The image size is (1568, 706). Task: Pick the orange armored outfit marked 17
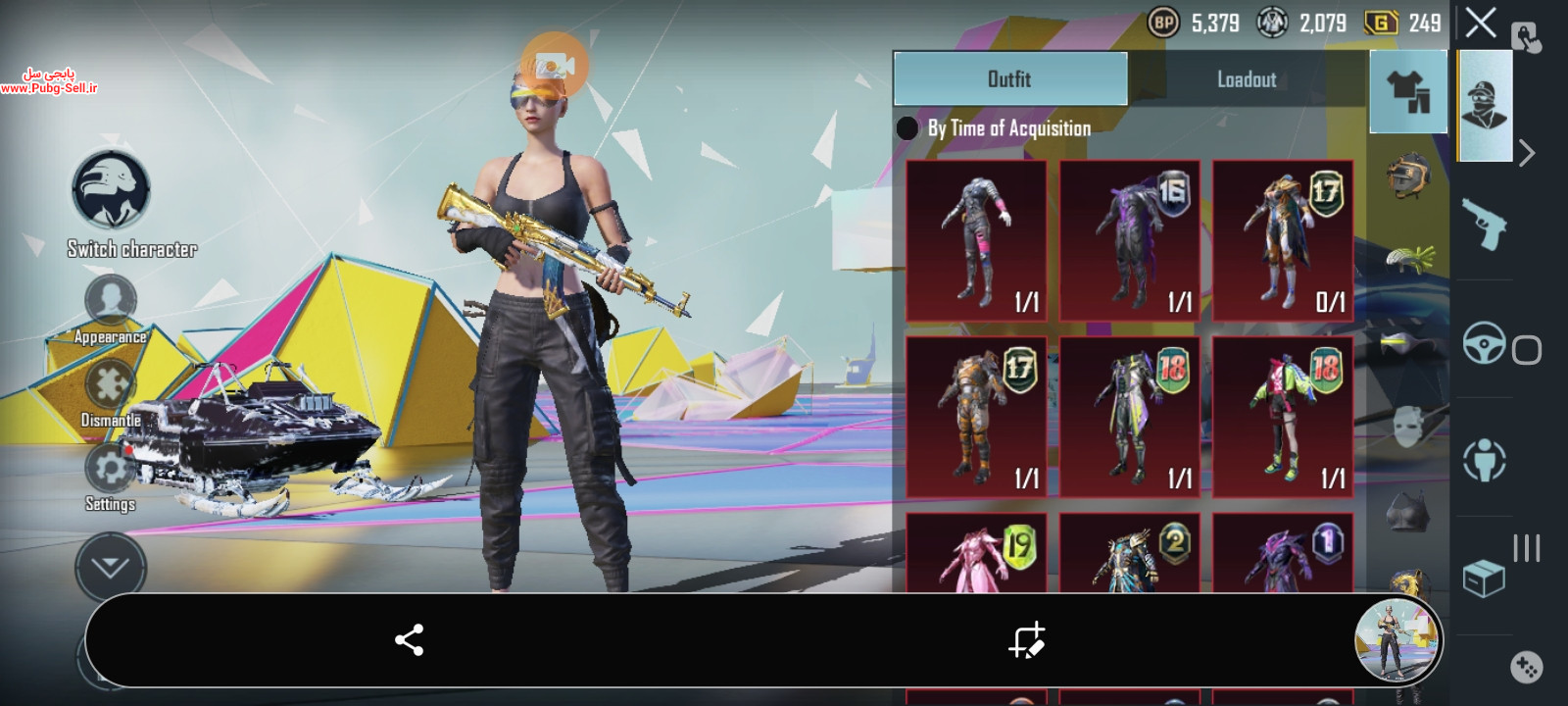[x=976, y=418]
